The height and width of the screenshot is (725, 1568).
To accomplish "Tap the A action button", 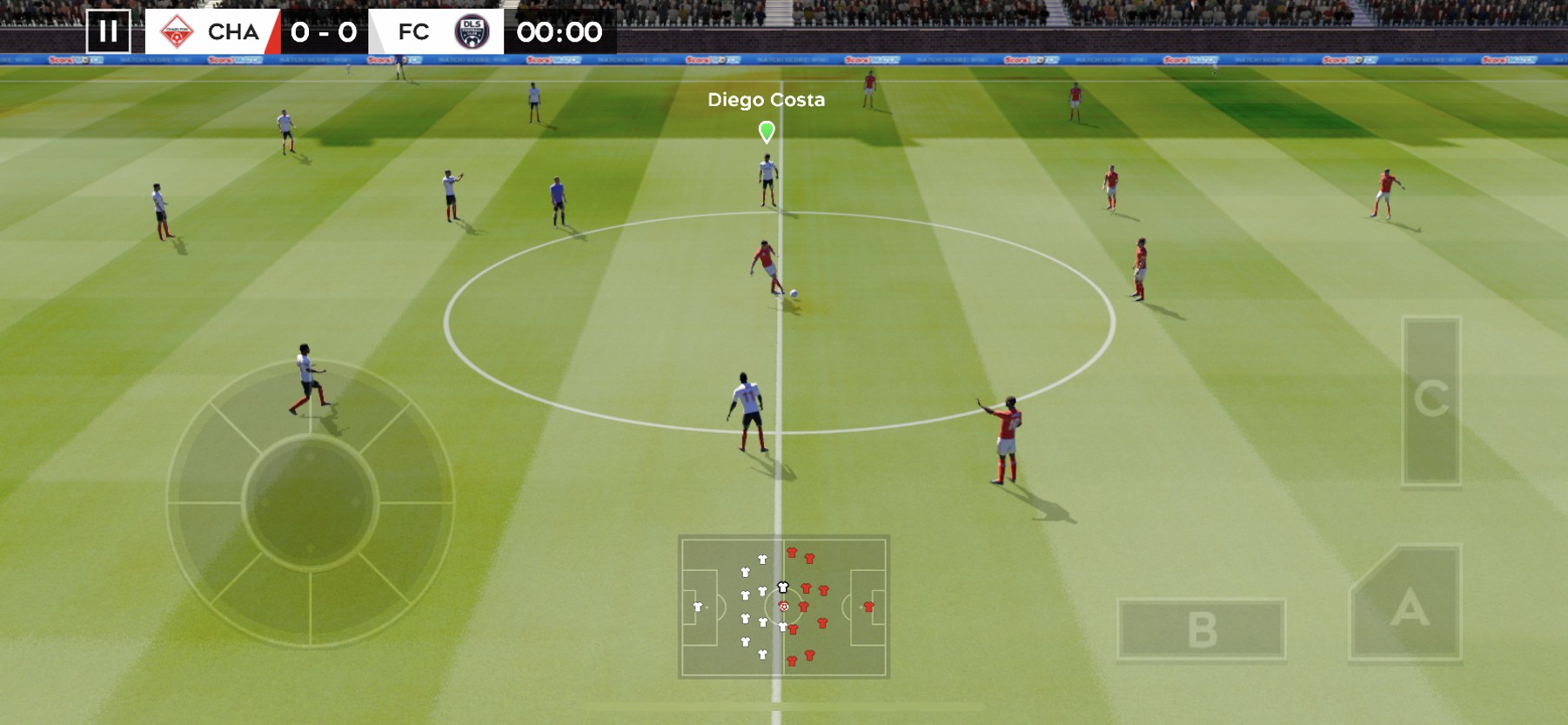I will (1408, 608).
